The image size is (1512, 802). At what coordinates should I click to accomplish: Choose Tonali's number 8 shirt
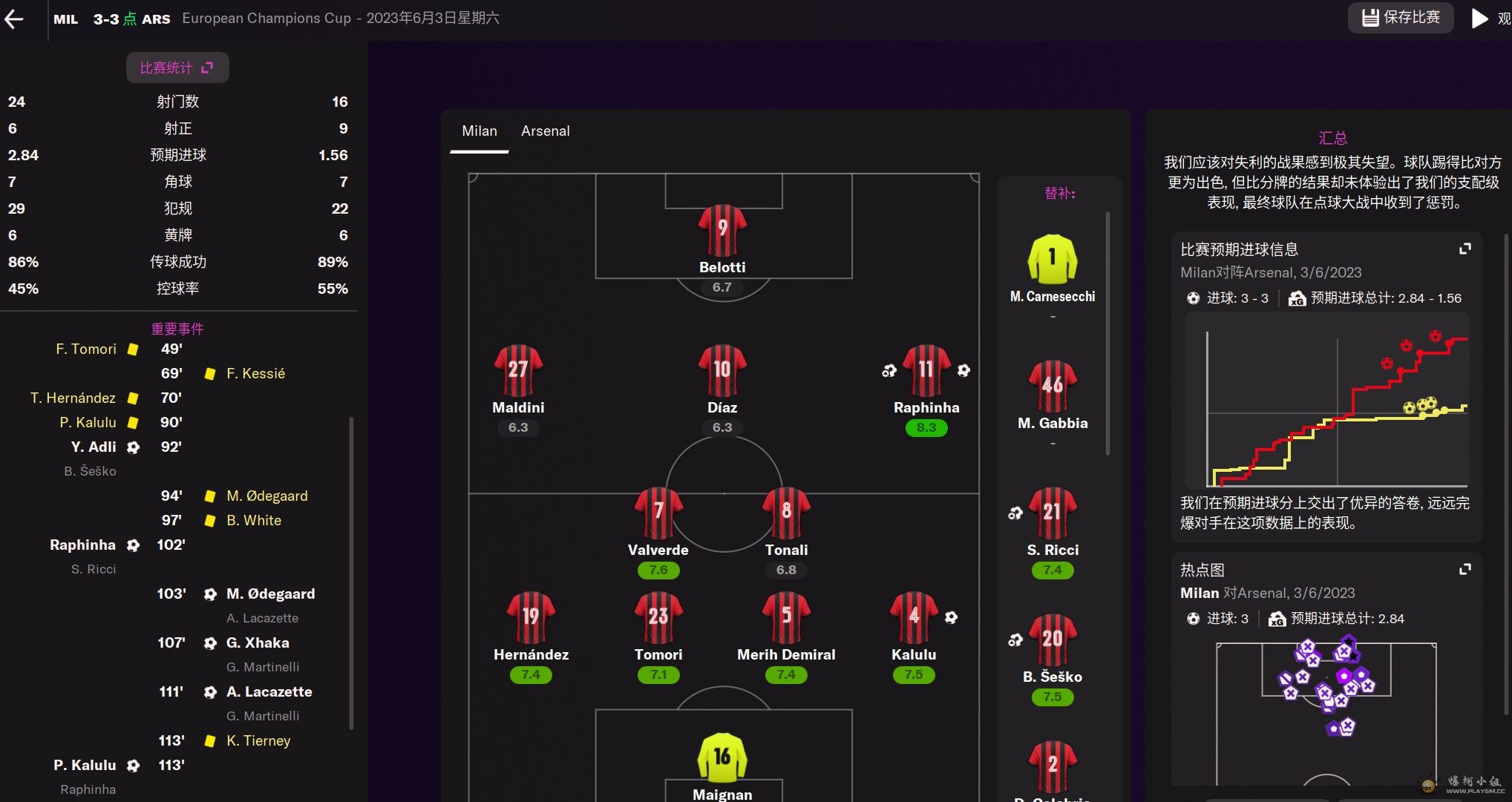(786, 513)
